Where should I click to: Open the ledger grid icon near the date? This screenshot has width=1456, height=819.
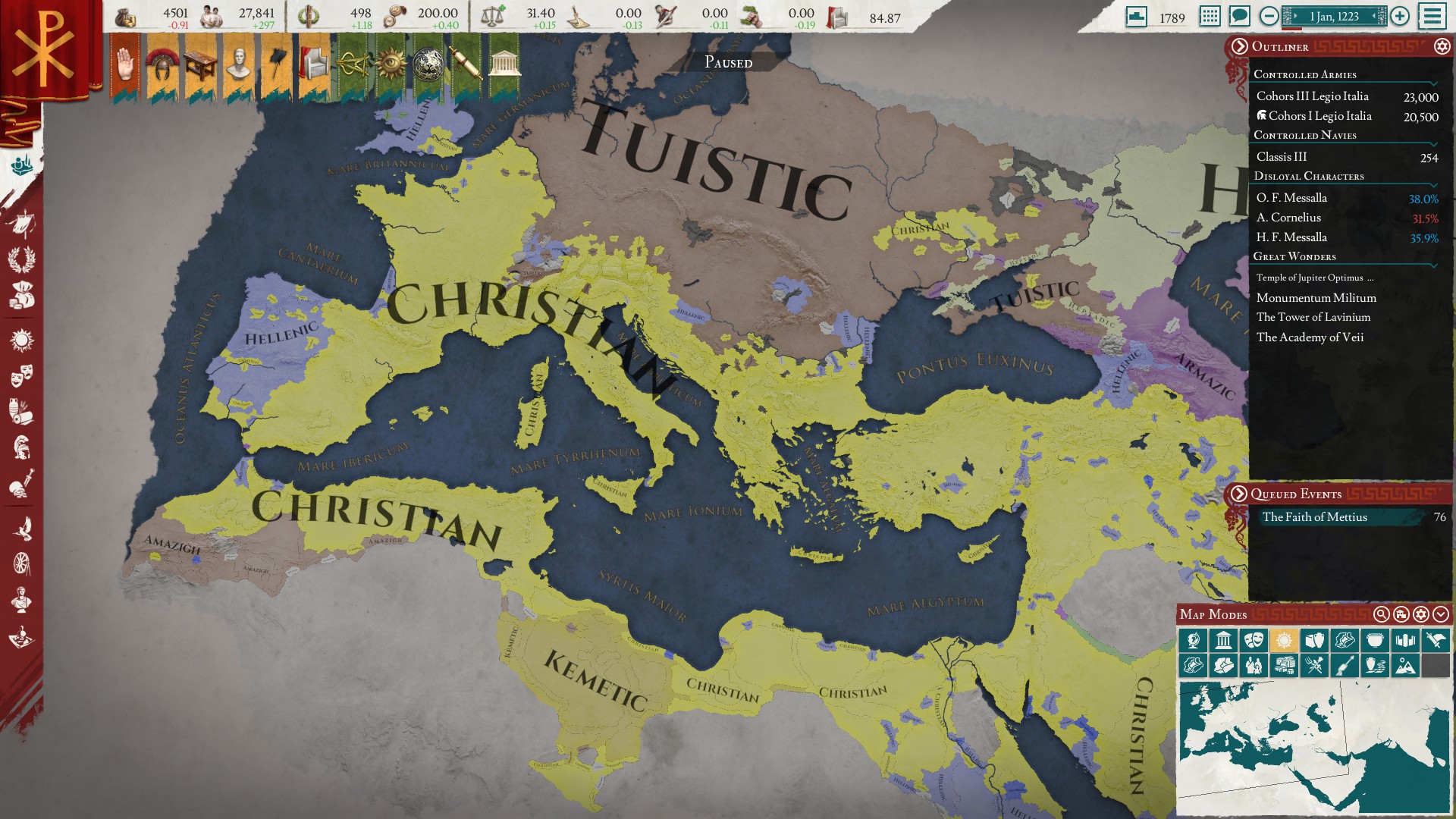1210,16
